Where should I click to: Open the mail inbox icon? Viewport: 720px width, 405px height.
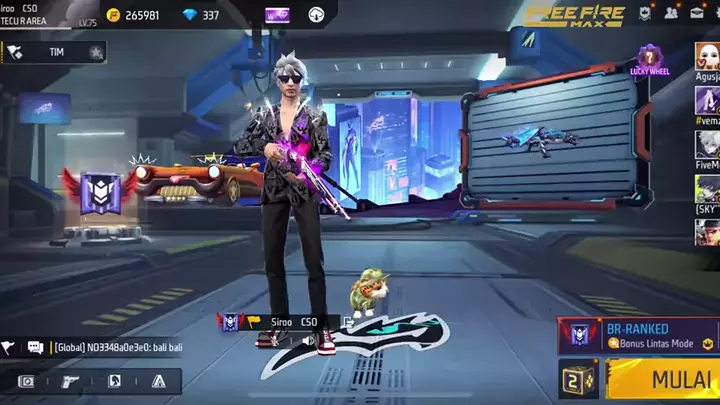pyautogui.click(x=697, y=14)
